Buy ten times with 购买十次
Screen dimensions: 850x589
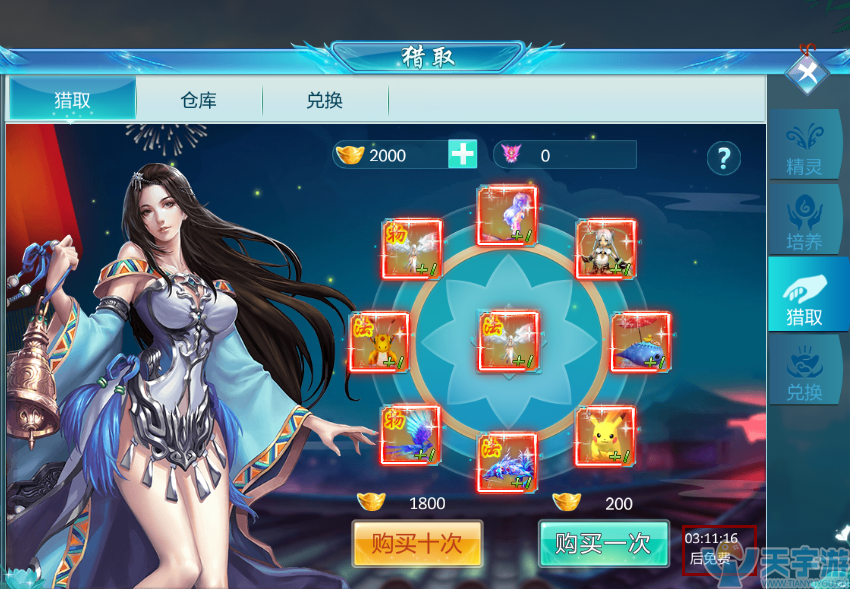click(417, 544)
